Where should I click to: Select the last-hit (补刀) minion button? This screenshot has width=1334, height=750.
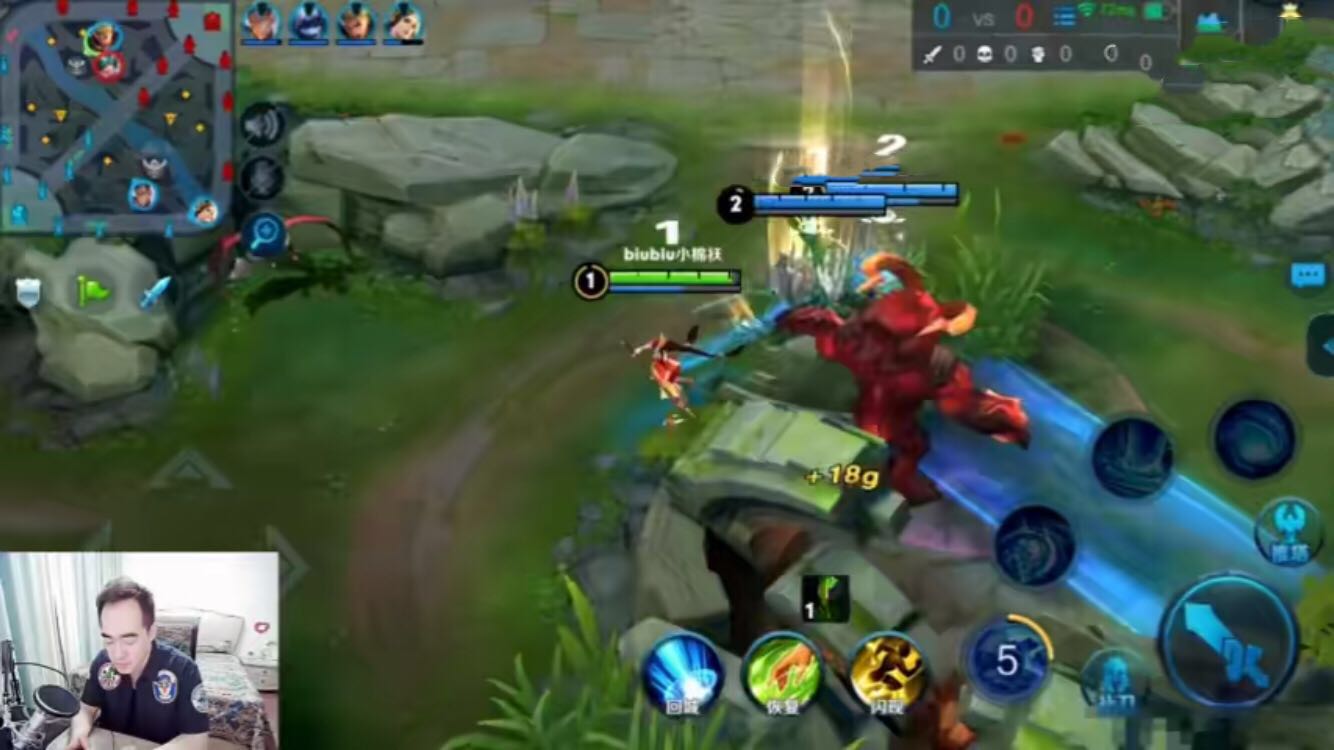[1112, 681]
